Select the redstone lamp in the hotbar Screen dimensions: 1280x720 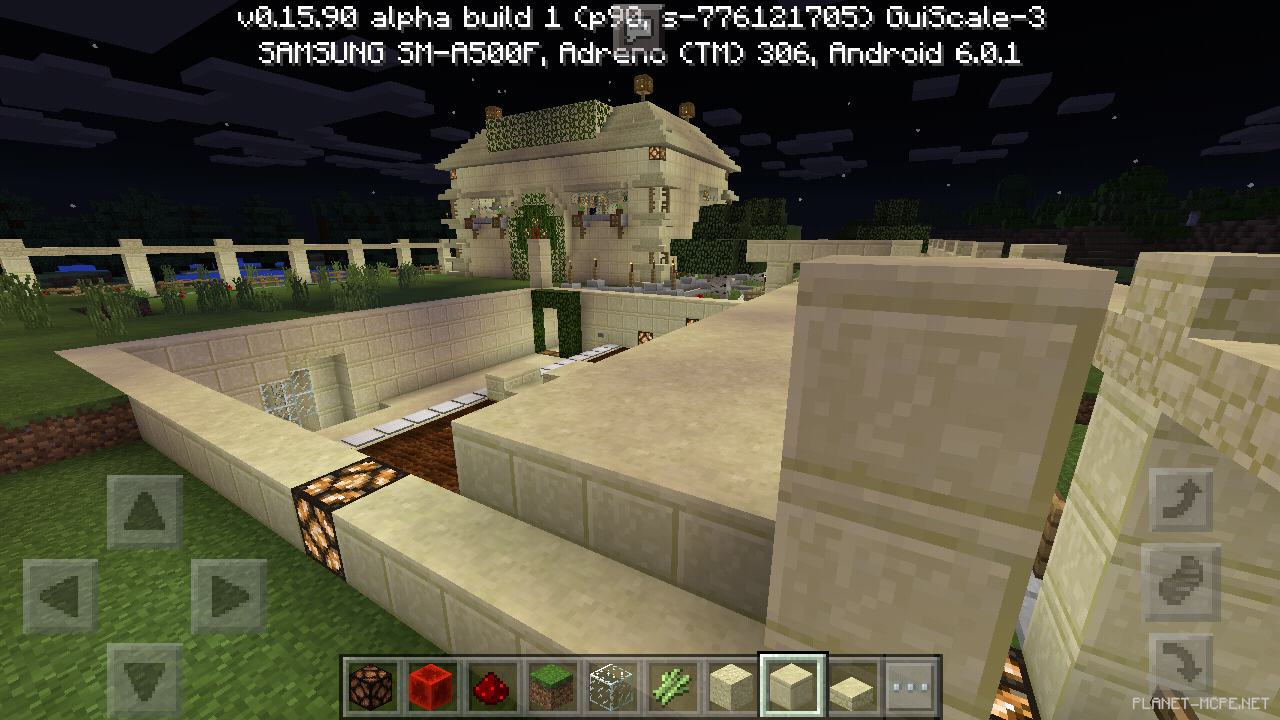coord(369,687)
